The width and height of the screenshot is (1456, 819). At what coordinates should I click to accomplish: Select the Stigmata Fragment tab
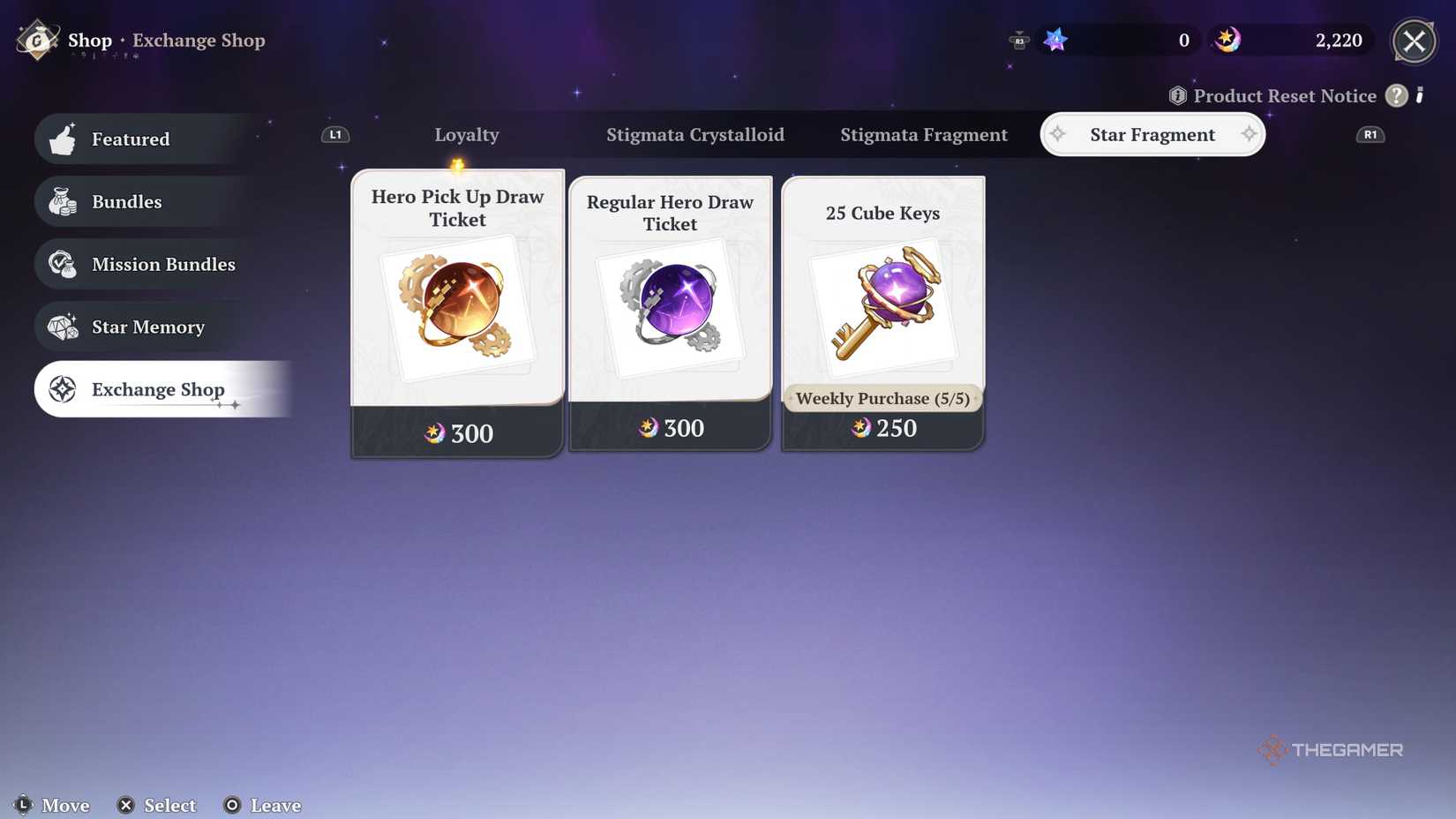click(924, 134)
